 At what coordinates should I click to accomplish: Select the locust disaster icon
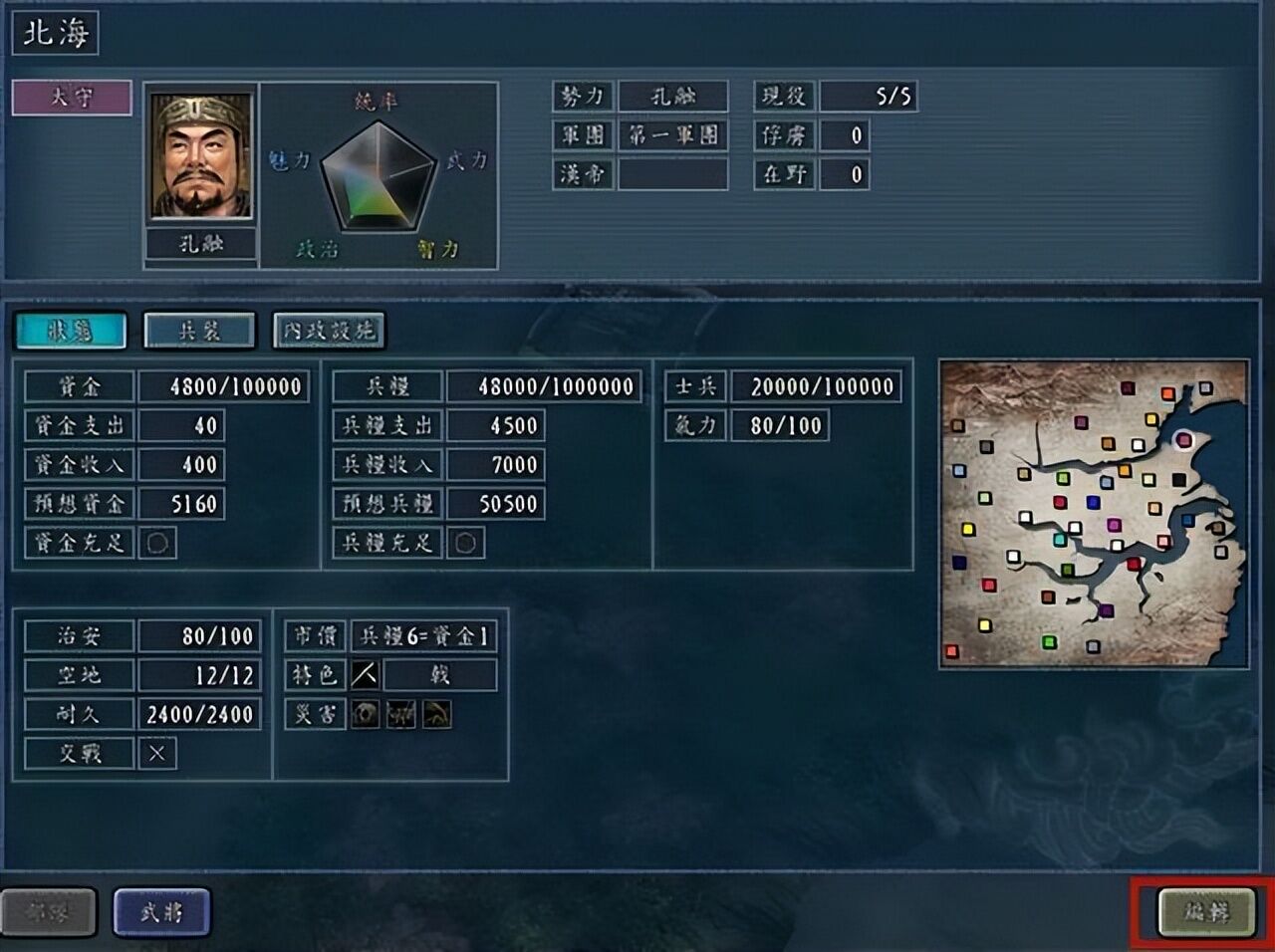tap(399, 714)
